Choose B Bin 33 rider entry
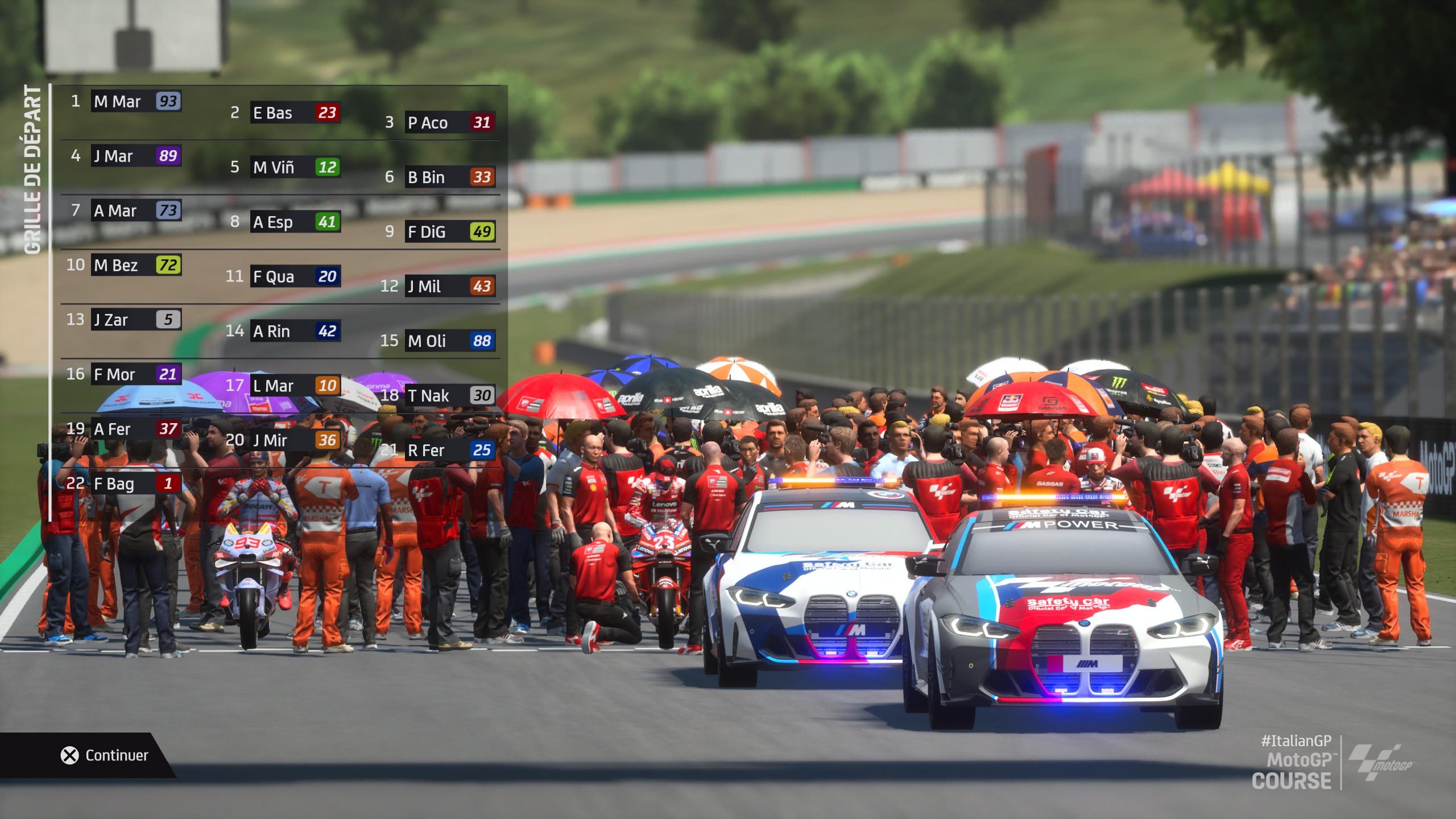 click(450, 177)
